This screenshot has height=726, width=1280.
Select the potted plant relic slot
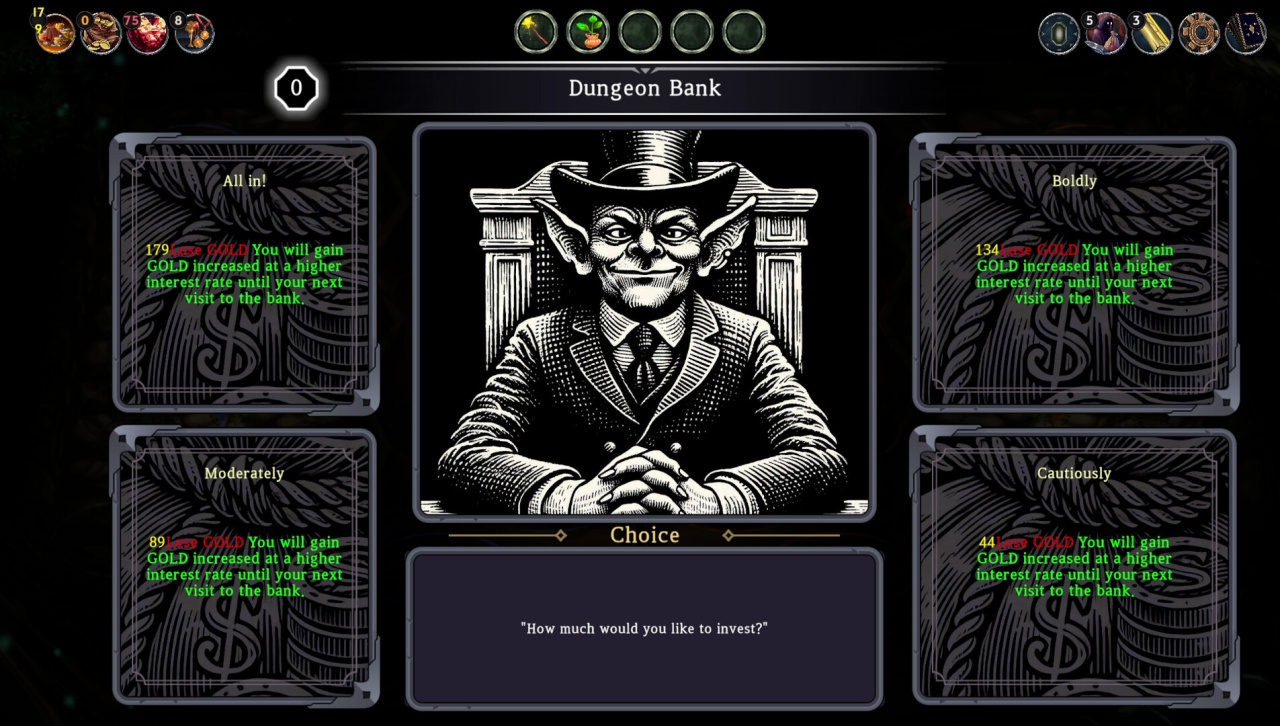coord(588,32)
